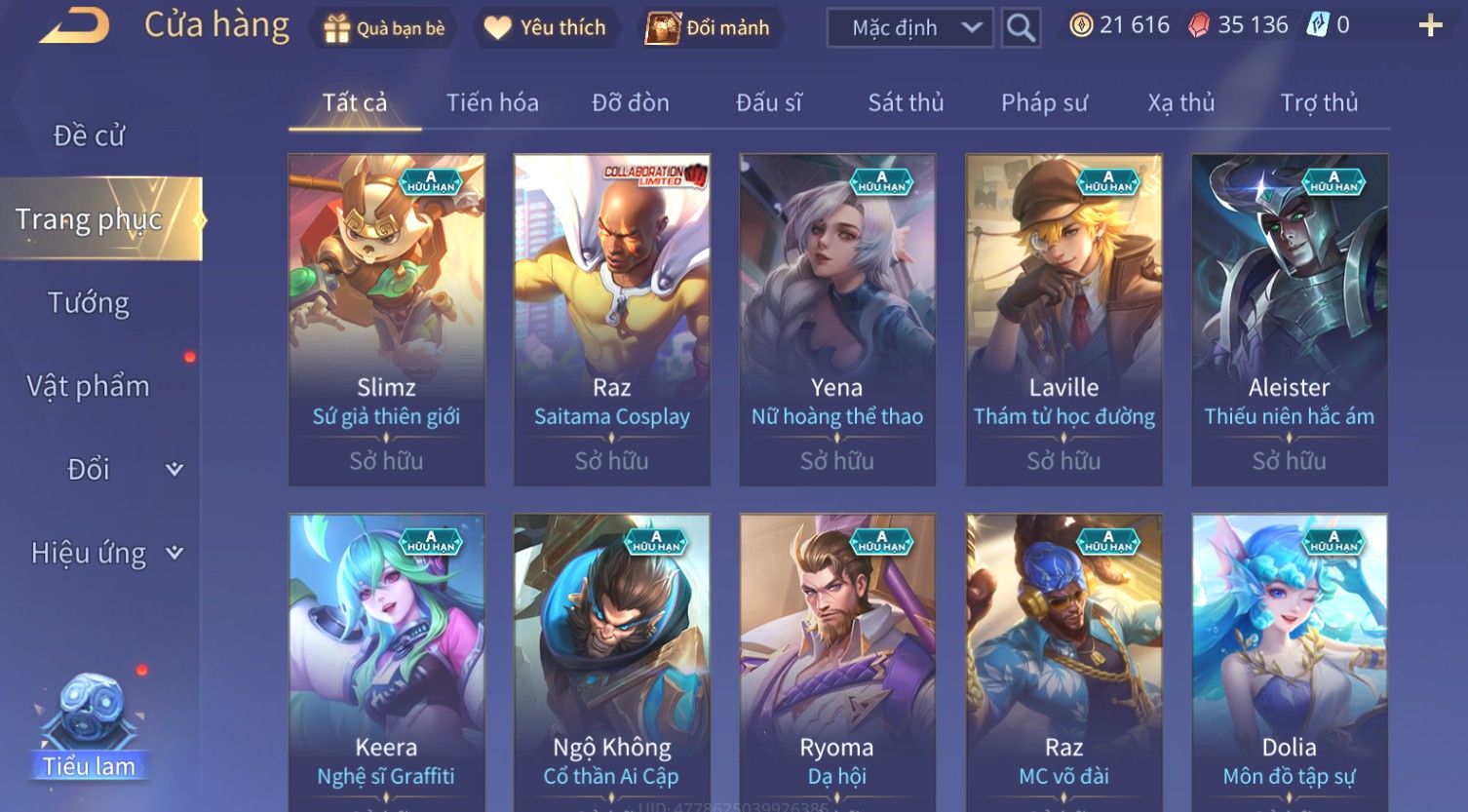Image resolution: width=1468 pixels, height=812 pixels.
Task: Go to the Tướng shop section
Action: (x=89, y=303)
